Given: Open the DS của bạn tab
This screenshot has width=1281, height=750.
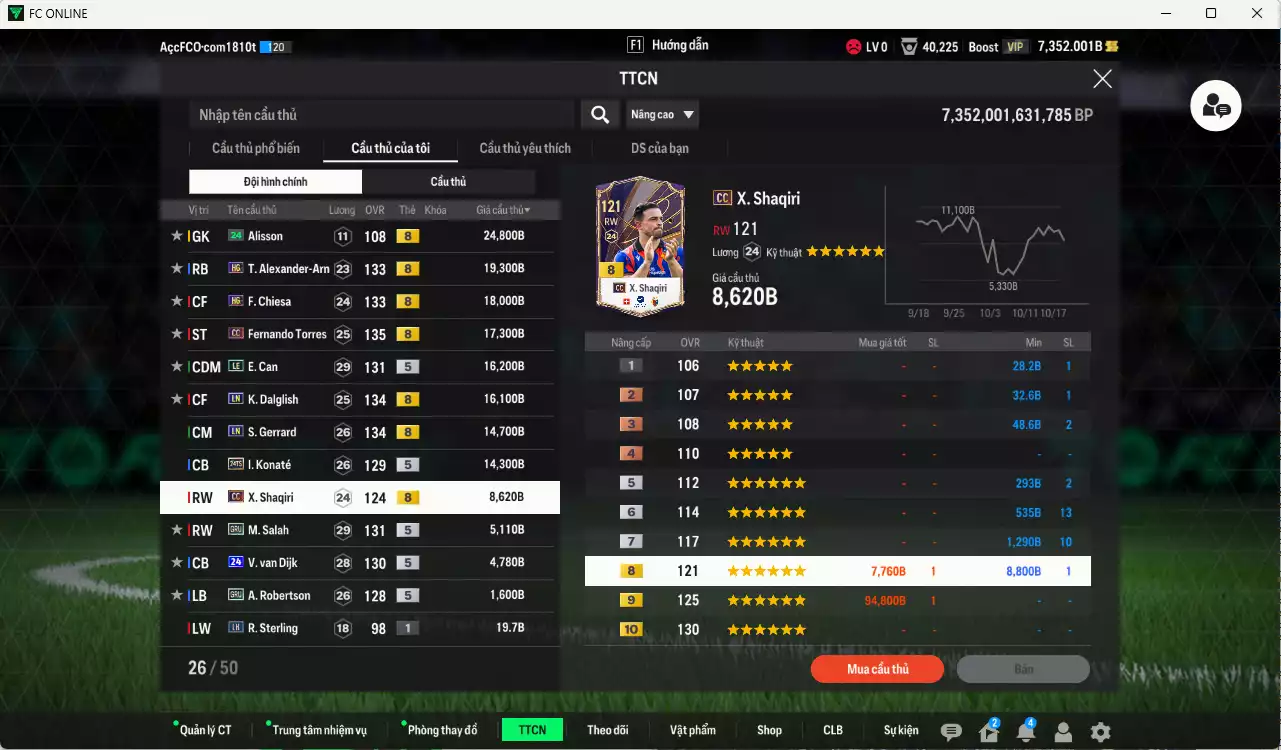Looking at the screenshot, I should [659, 148].
